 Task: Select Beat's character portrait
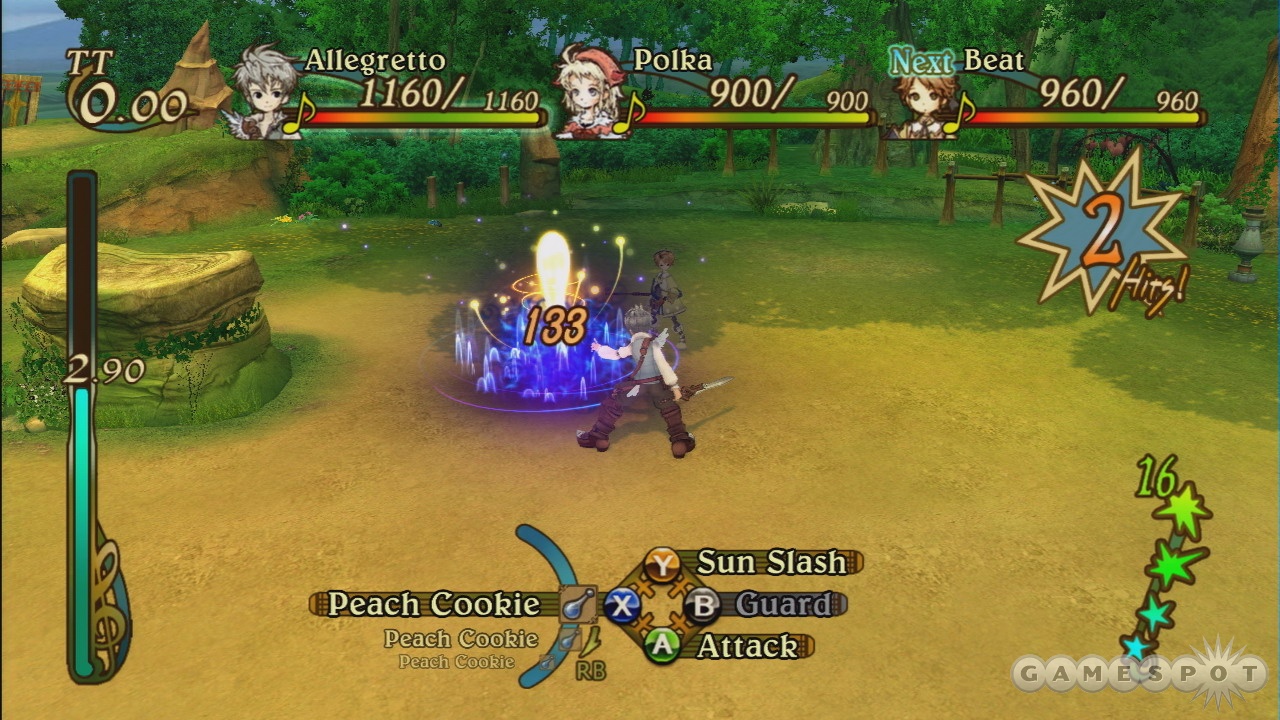tap(916, 100)
